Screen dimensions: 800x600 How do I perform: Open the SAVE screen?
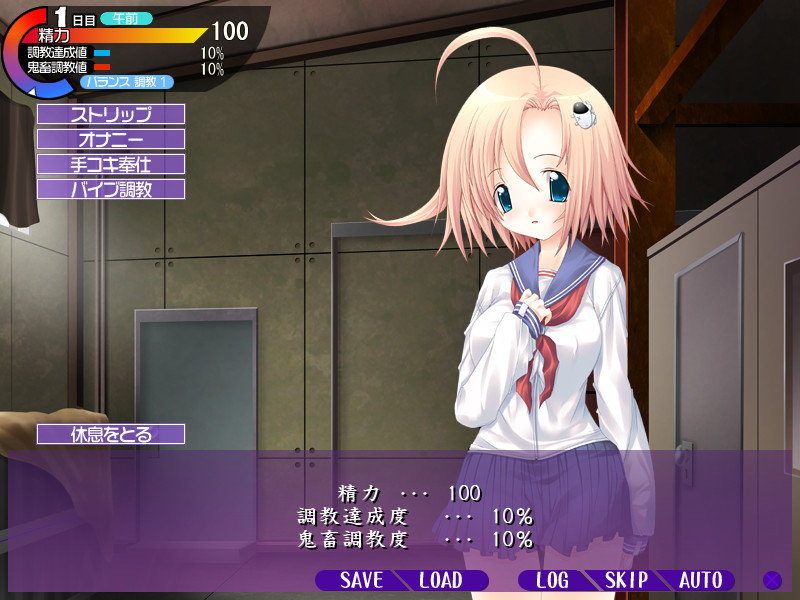point(360,580)
